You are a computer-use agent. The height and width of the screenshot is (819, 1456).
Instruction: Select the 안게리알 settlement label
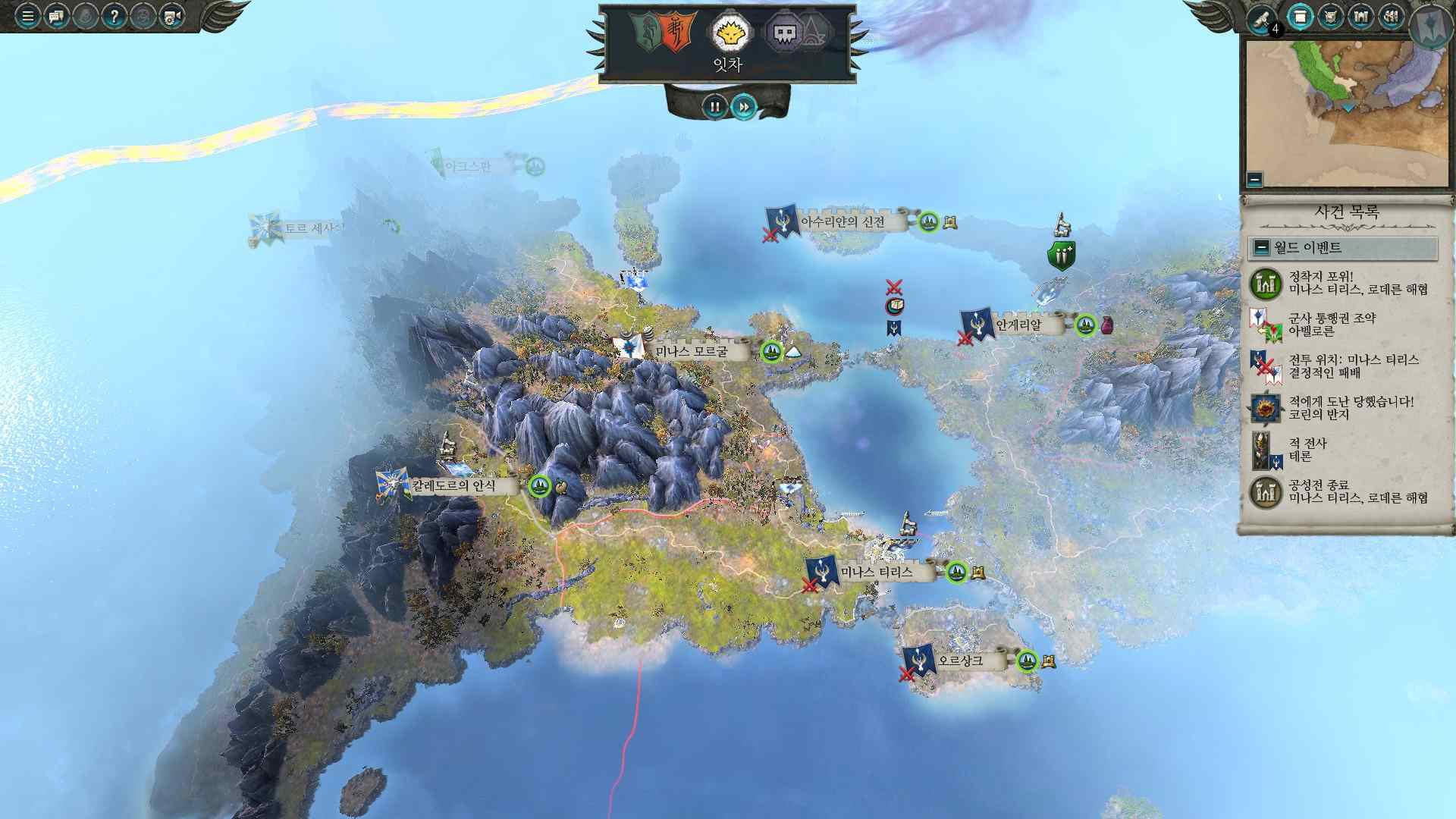coord(1018,325)
